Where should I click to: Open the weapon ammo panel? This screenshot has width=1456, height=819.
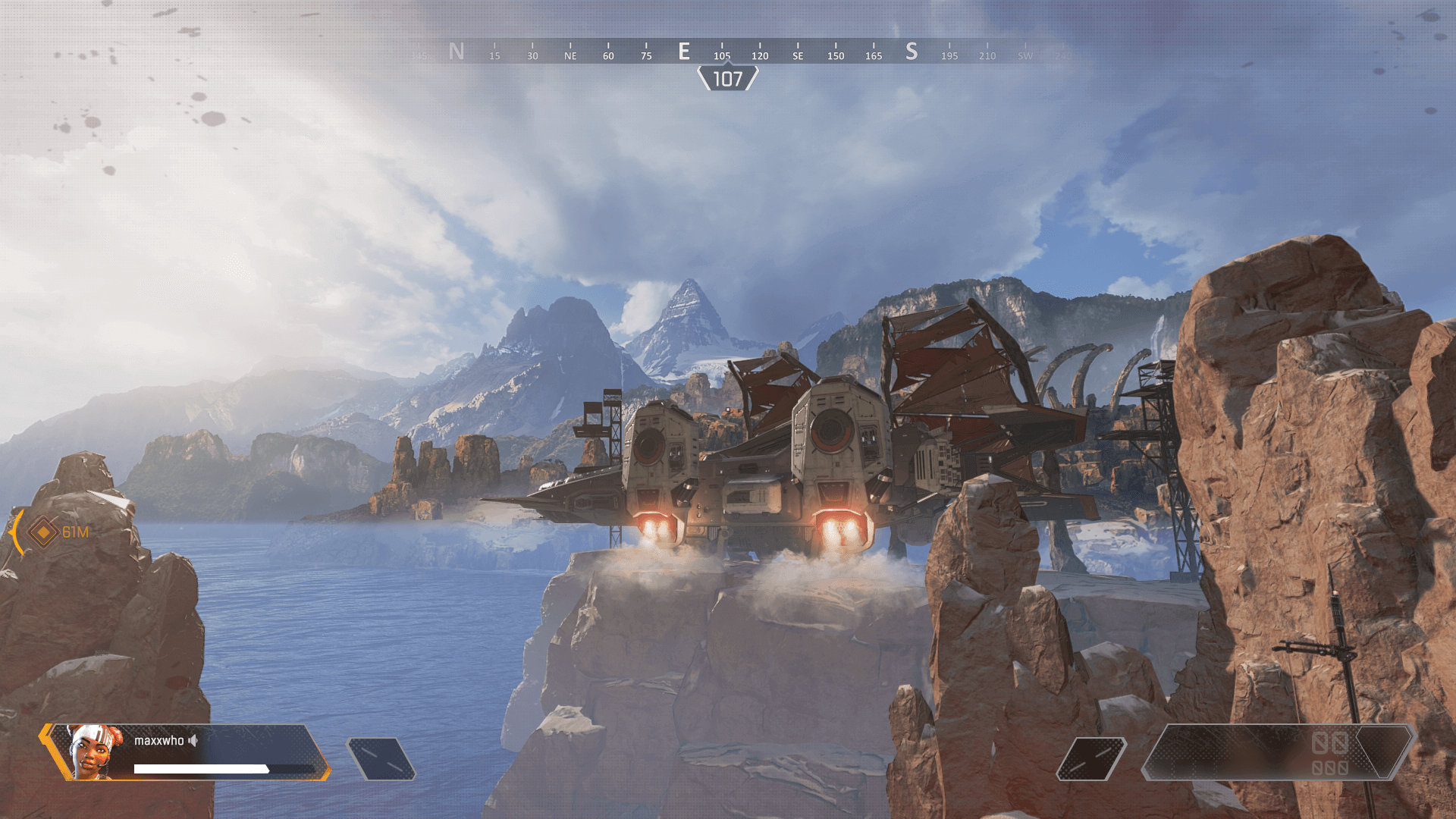[1278, 752]
